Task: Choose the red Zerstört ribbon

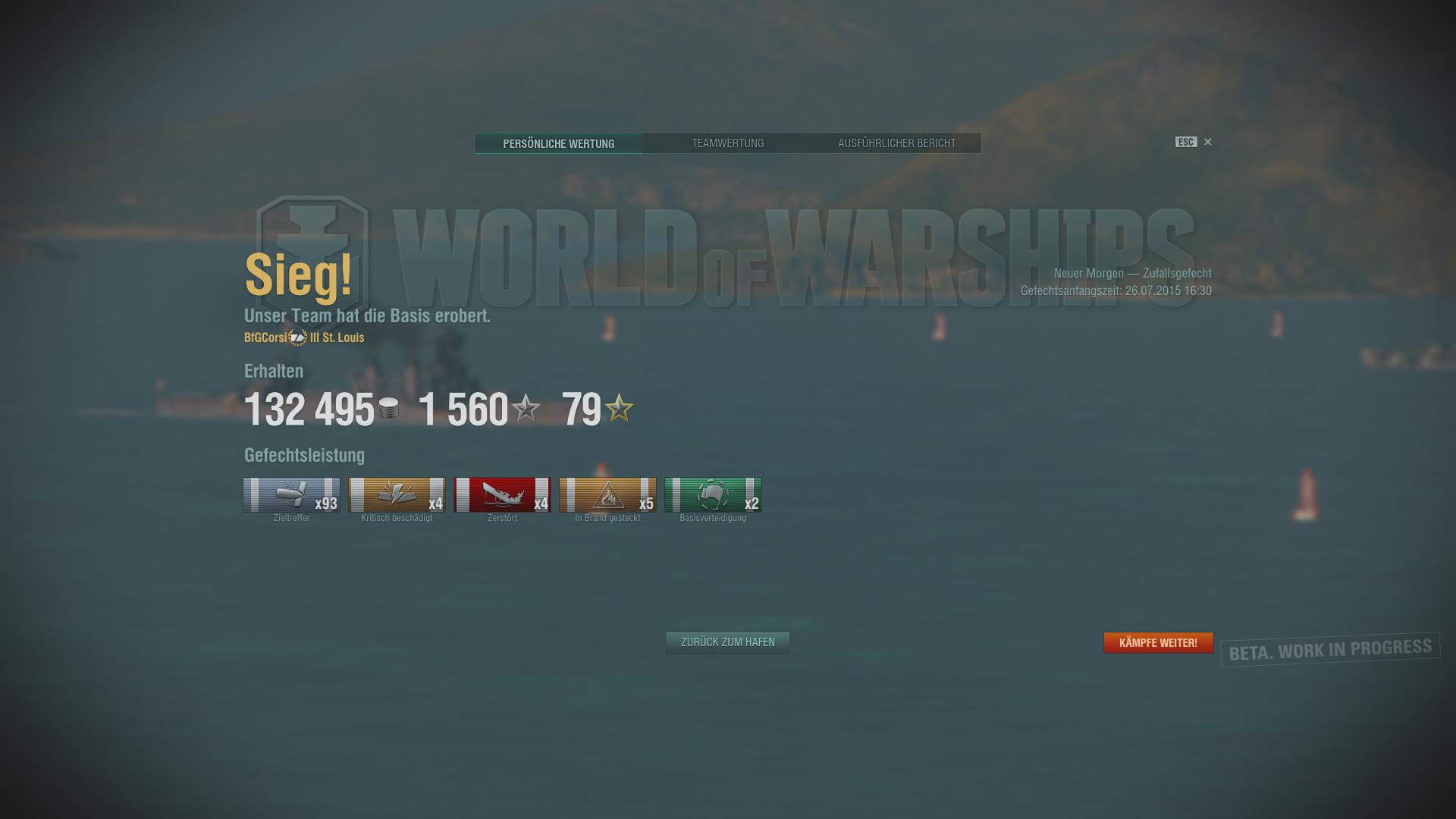Action: [502, 495]
